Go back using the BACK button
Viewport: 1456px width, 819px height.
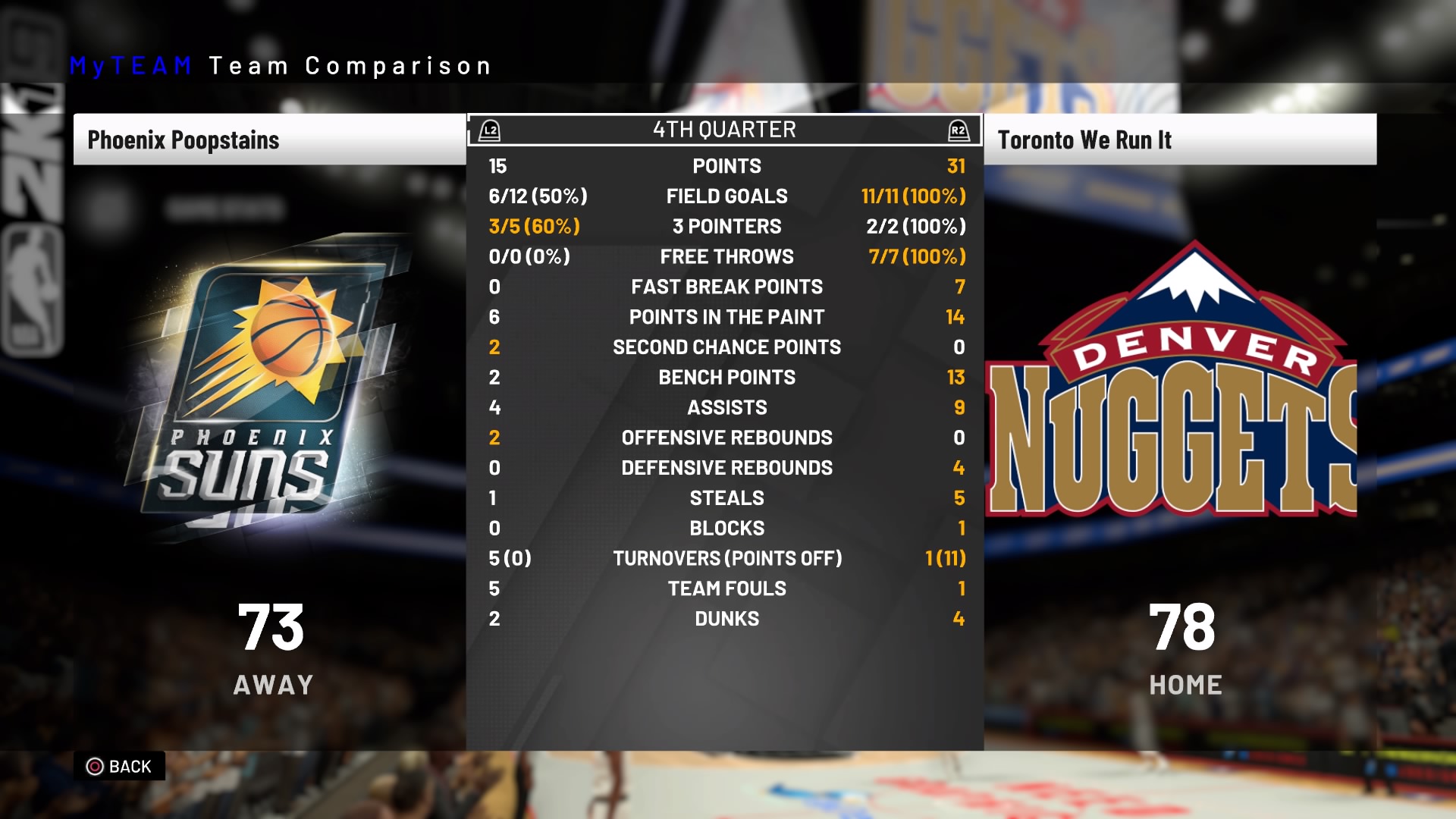120,767
